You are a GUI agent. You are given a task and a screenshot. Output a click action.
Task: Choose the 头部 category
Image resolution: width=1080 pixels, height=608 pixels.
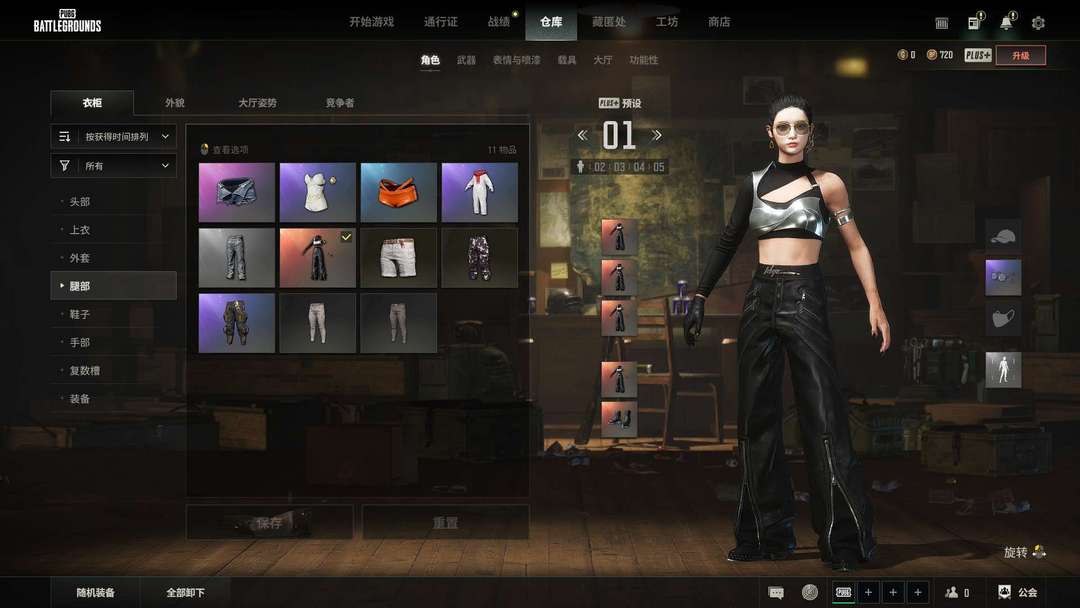(x=80, y=202)
